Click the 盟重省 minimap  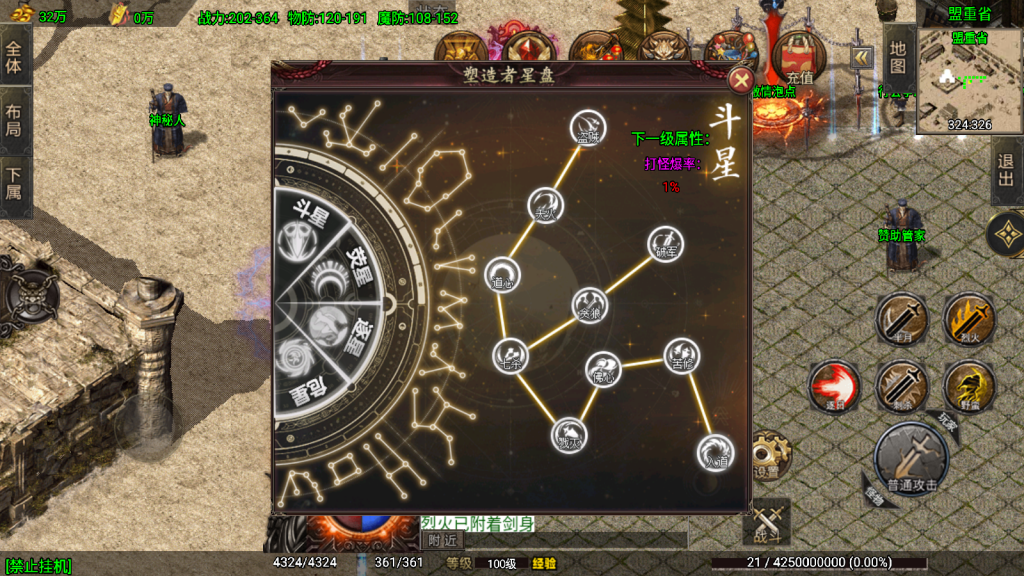(x=968, y=80)
